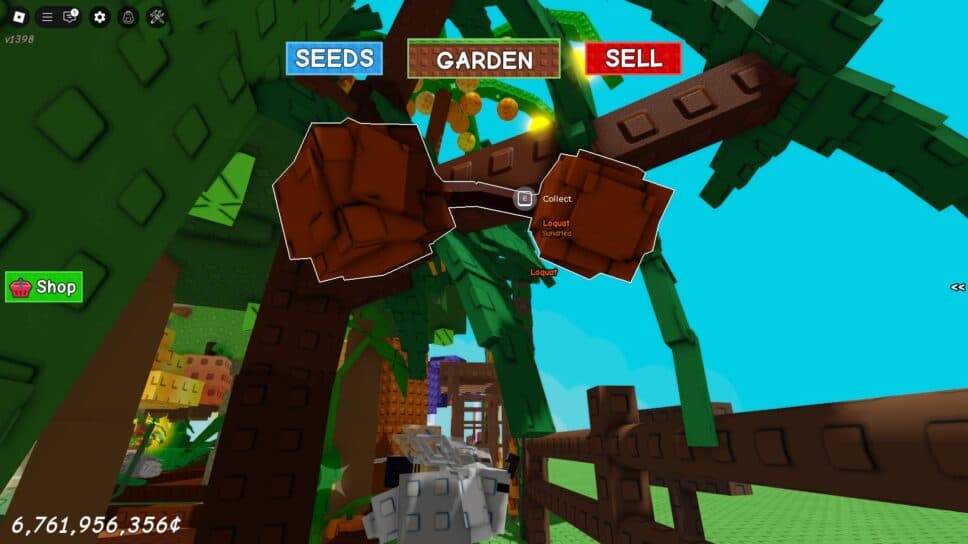Open the hamburger list menu icon
This screenshot has height=544, width=968.
click(x=47, y=17)
